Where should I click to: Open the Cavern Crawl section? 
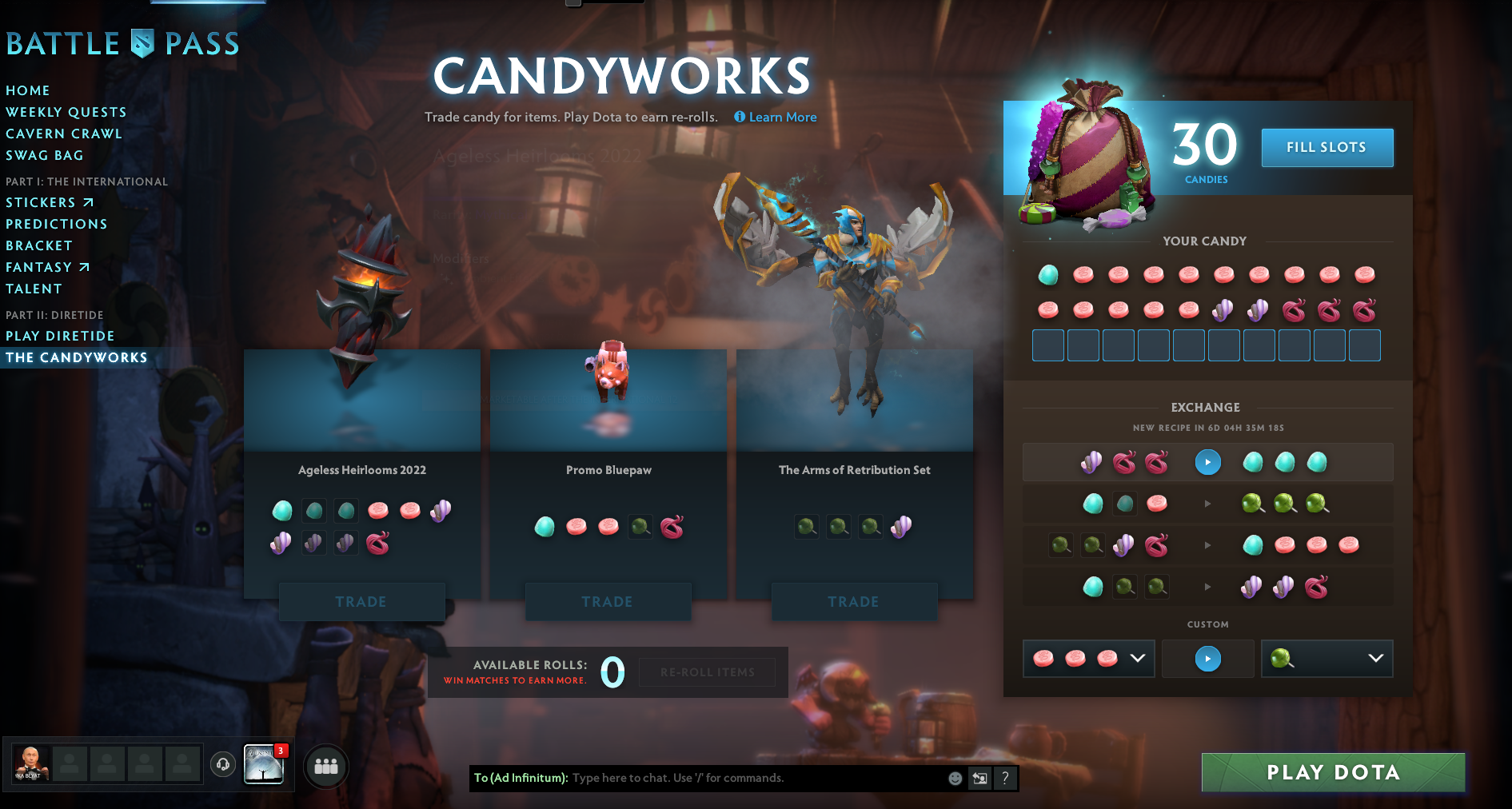click(64, 134)
